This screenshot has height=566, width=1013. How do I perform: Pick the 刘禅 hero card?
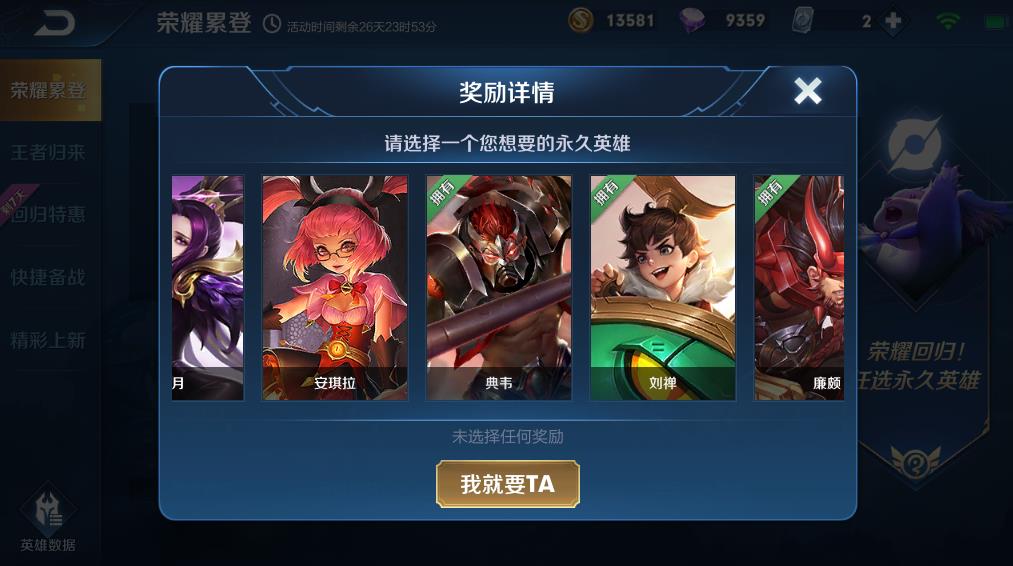coord(663,288)
